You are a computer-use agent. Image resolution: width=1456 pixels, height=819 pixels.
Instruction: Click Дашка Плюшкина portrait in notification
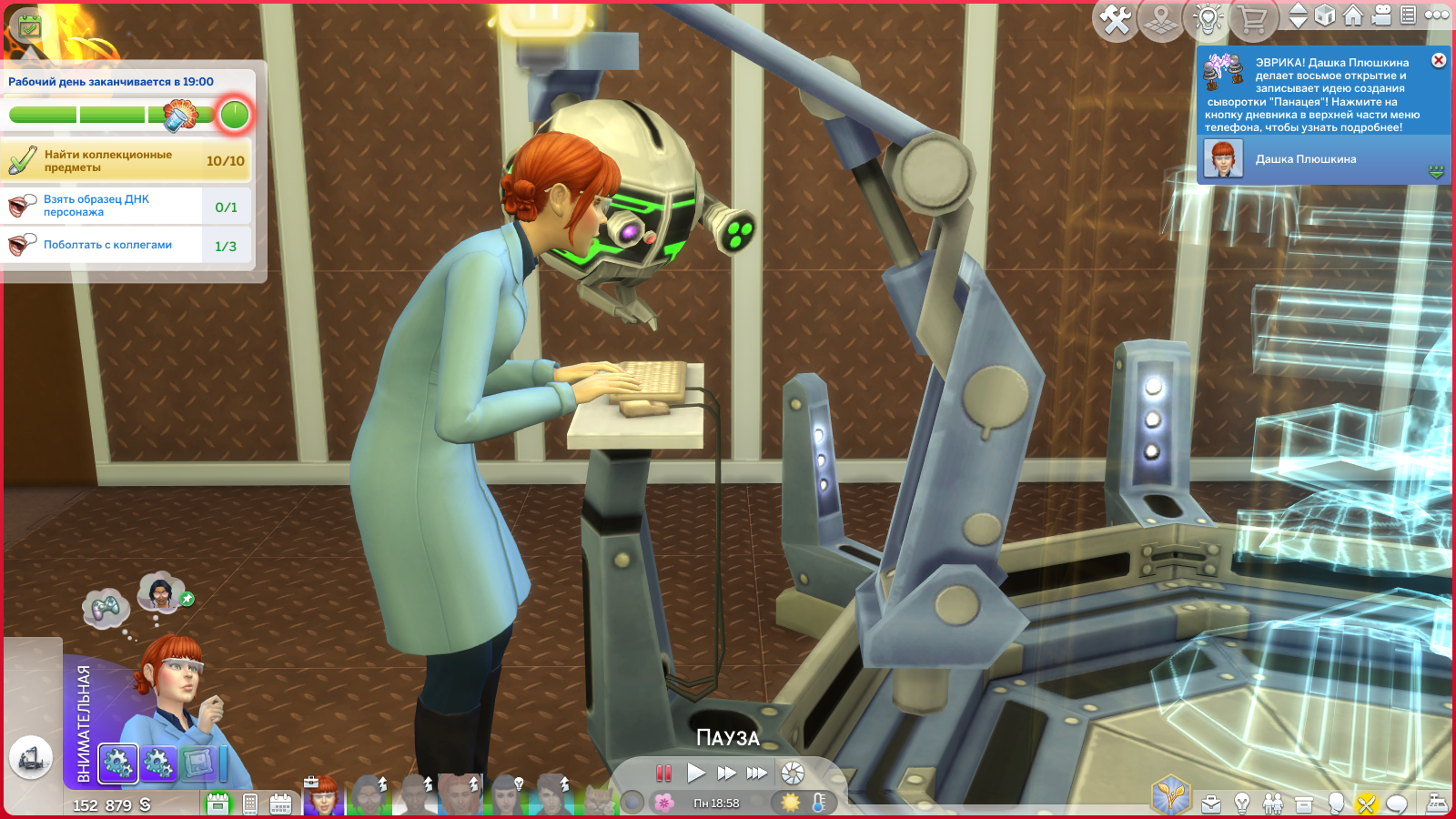click(1223, 159)
